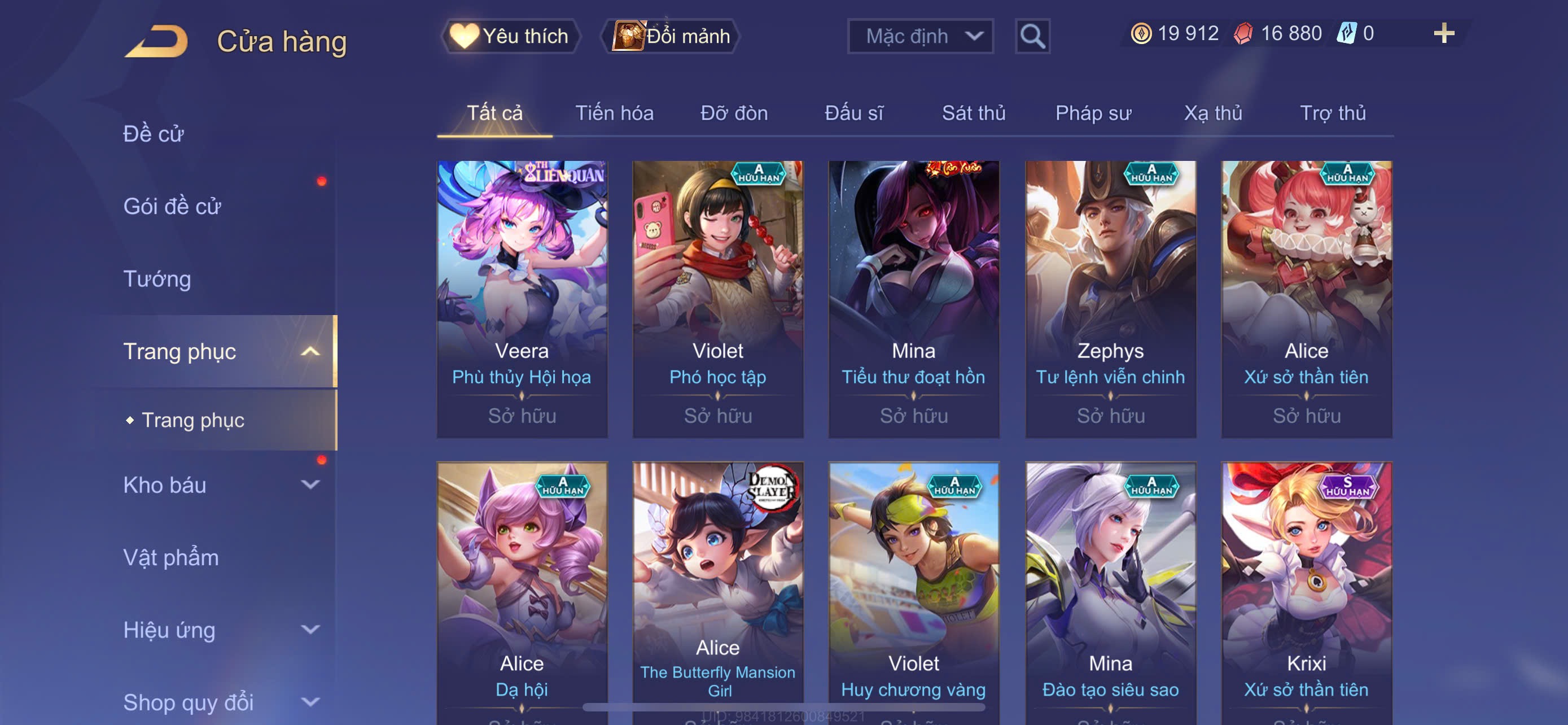Show the Sát thủ skins tab

973,113
